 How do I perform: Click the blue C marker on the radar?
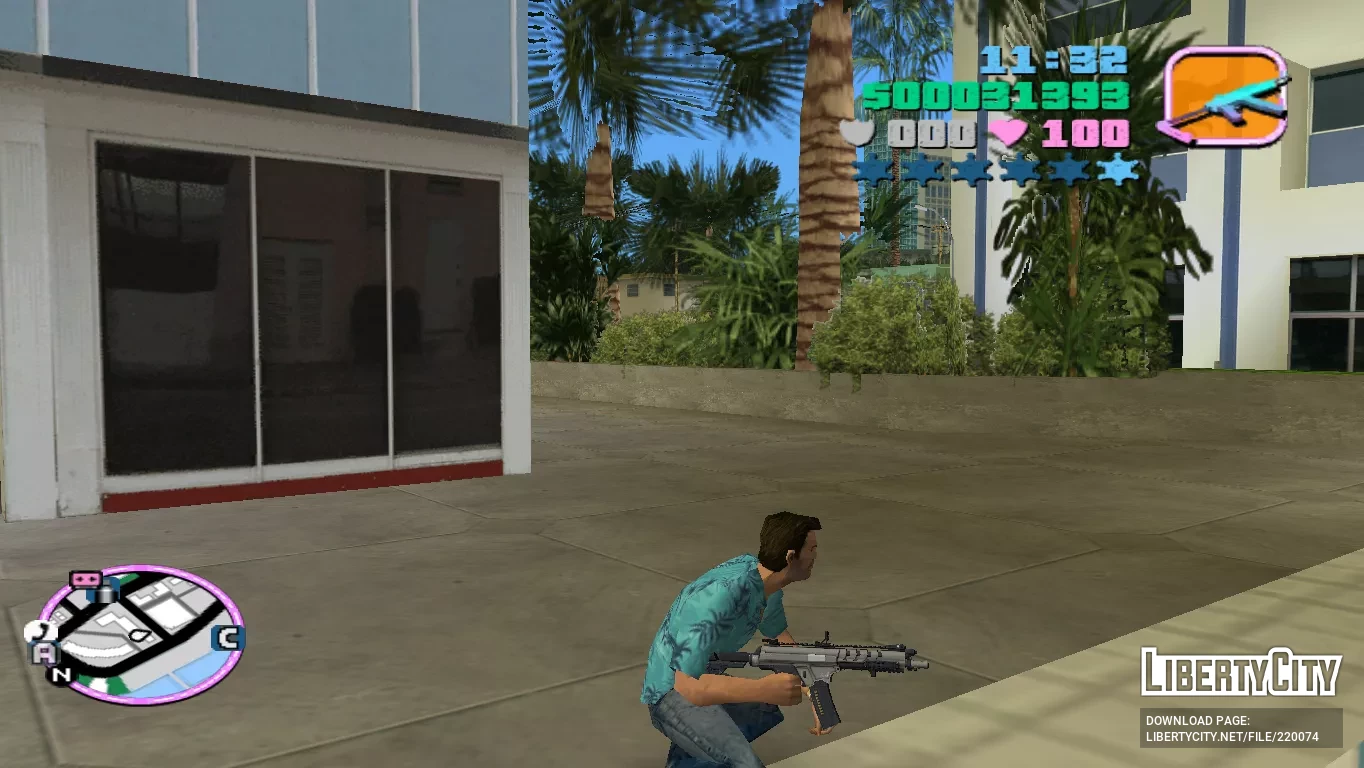[229, 638]
